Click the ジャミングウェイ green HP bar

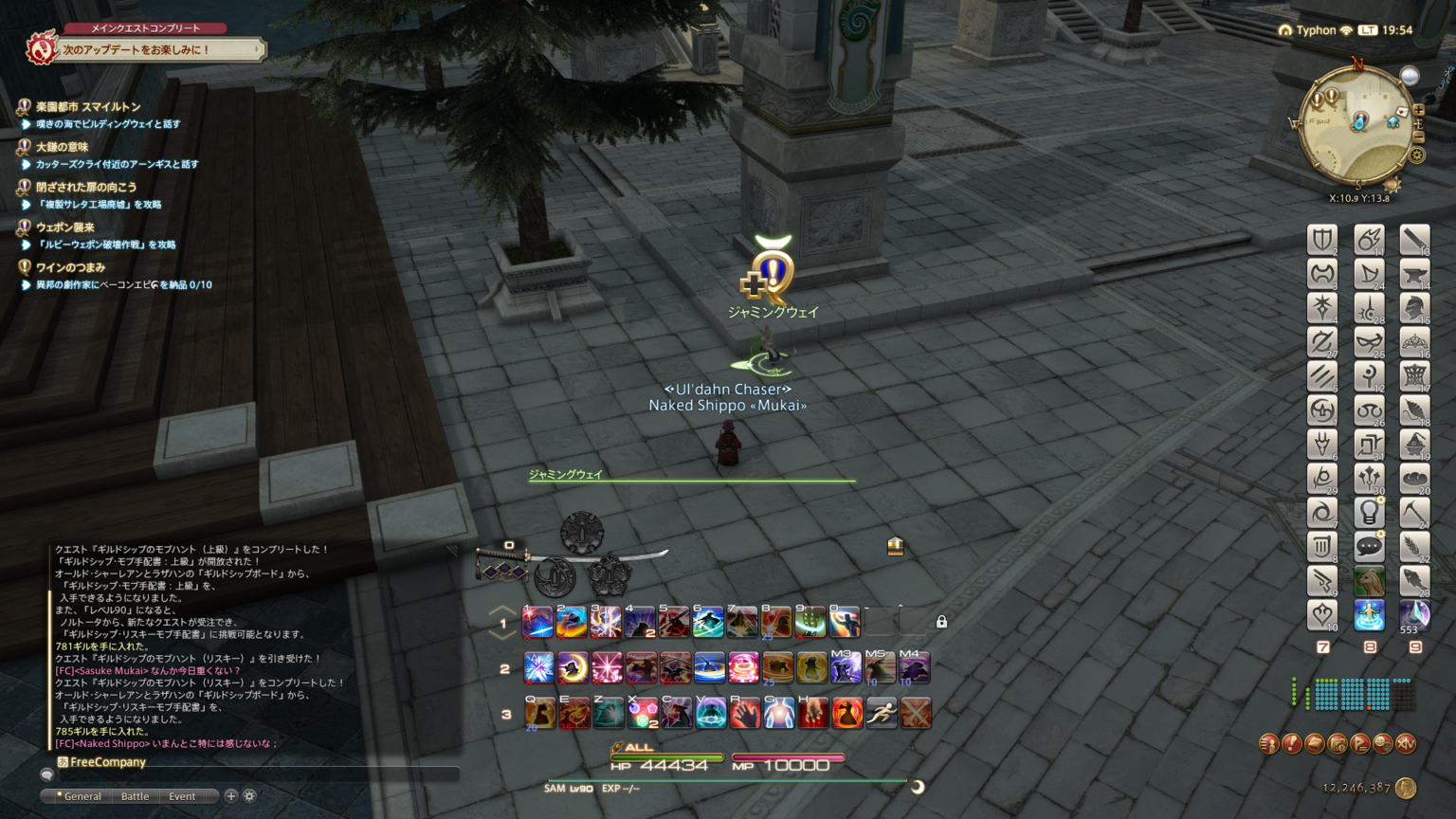(689, 481)
